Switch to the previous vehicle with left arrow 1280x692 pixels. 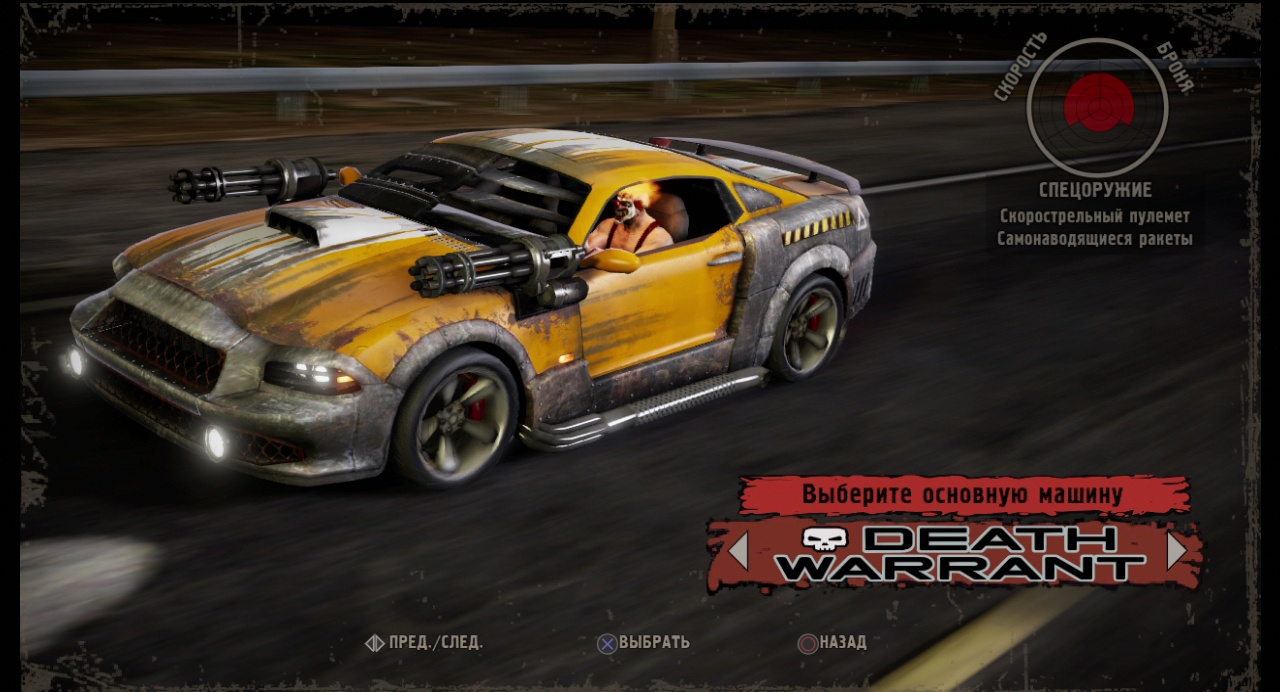pyautogui.click(x=738, y=551)
